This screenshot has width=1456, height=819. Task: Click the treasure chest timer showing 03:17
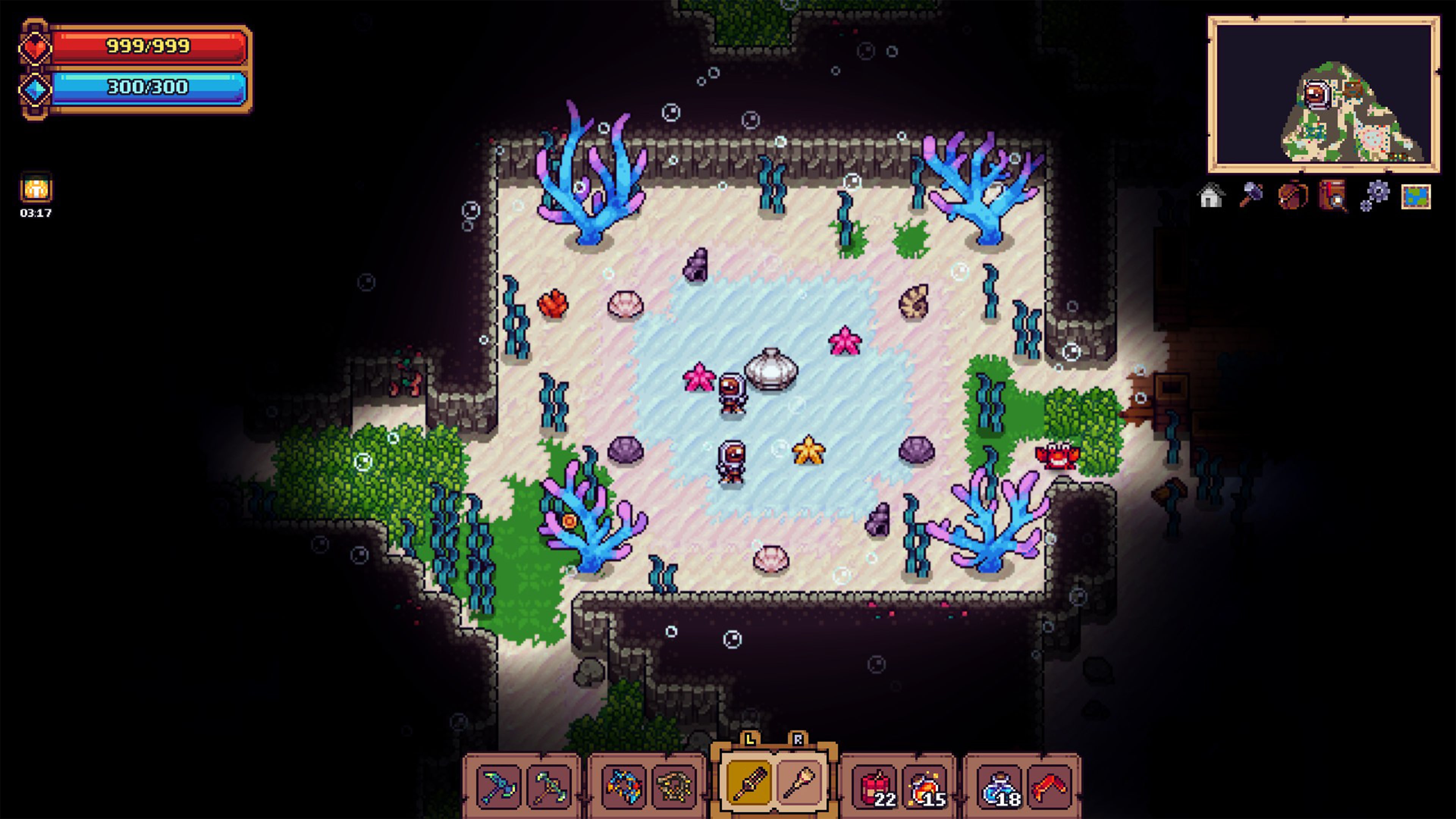point(36,195)
